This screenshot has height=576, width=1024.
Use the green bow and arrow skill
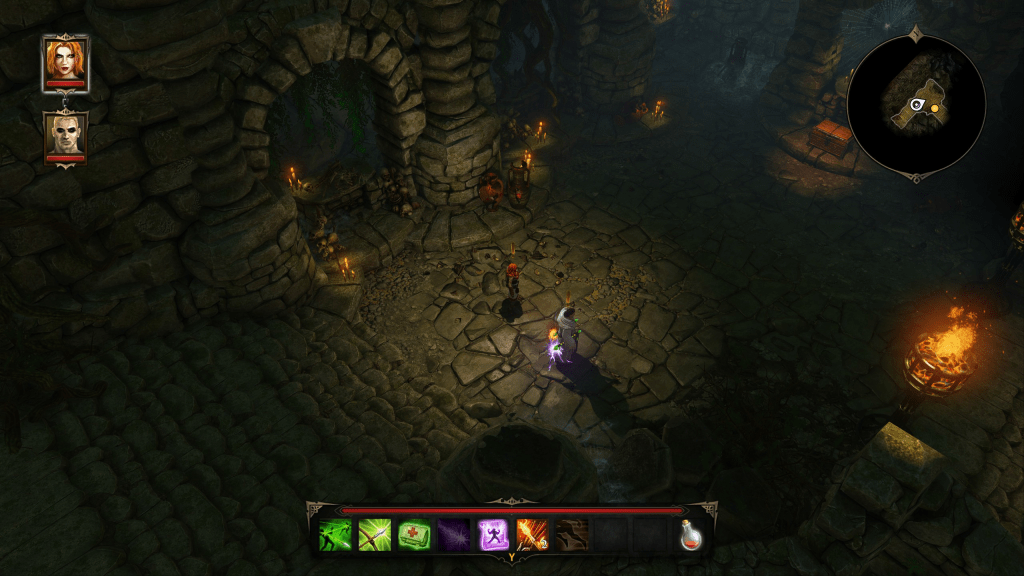click(x=374, y=535)
